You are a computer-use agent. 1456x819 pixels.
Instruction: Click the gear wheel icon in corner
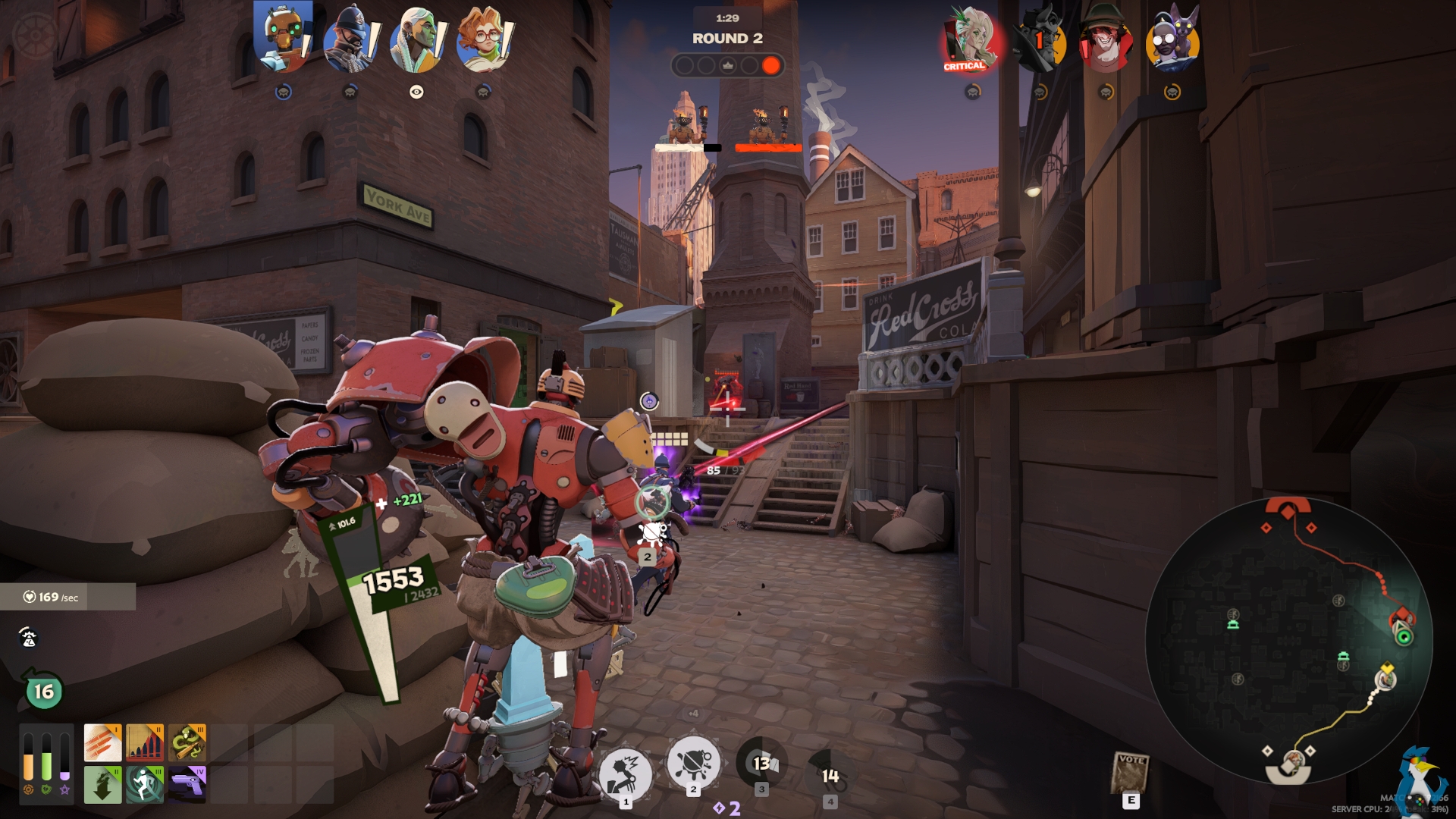(34, 34)
